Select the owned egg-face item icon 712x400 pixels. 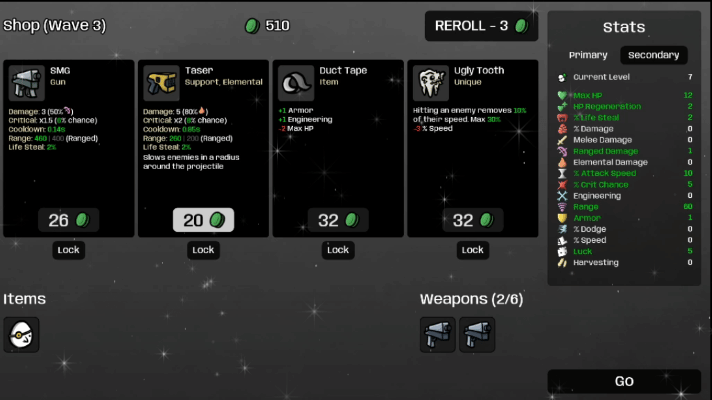(21, 335)
